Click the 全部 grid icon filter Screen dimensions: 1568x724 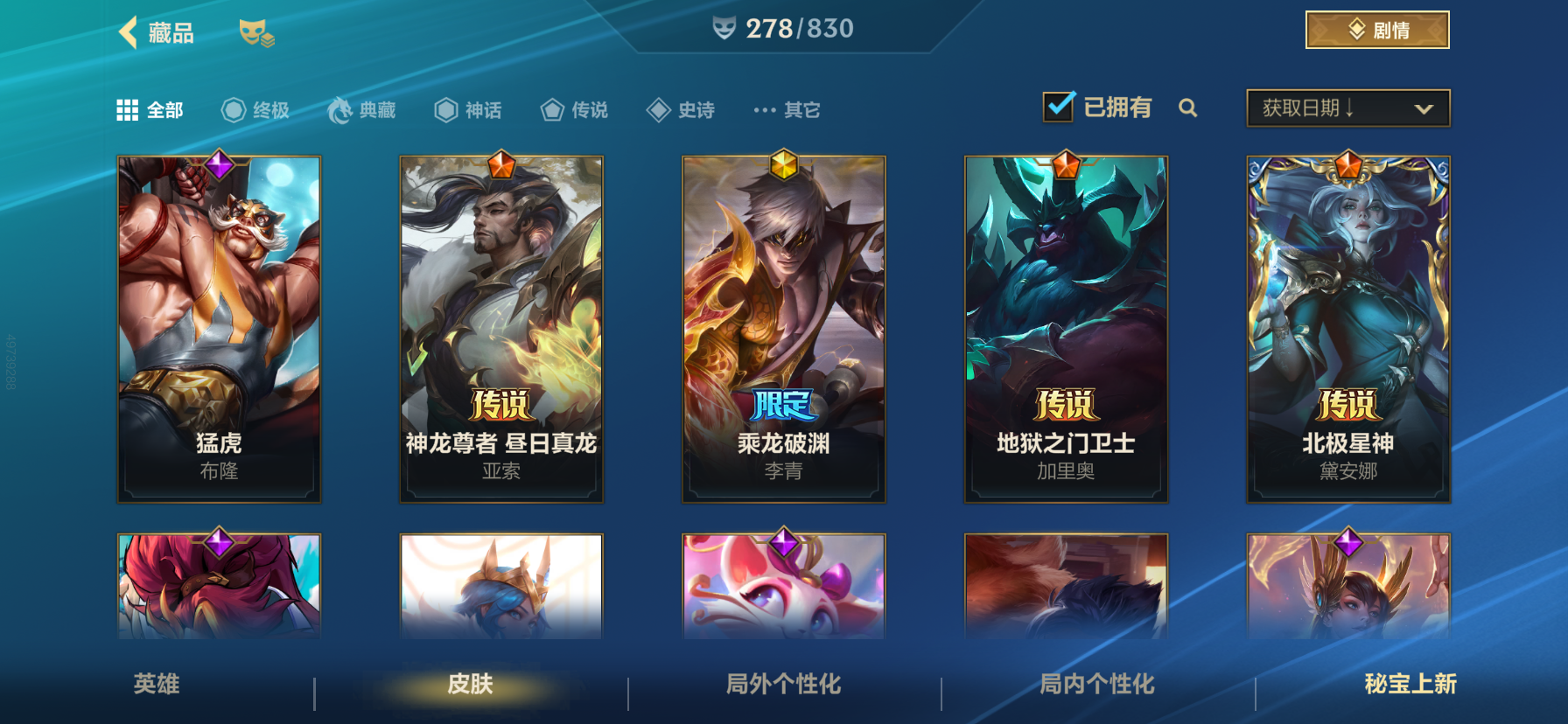pos(128,109)
